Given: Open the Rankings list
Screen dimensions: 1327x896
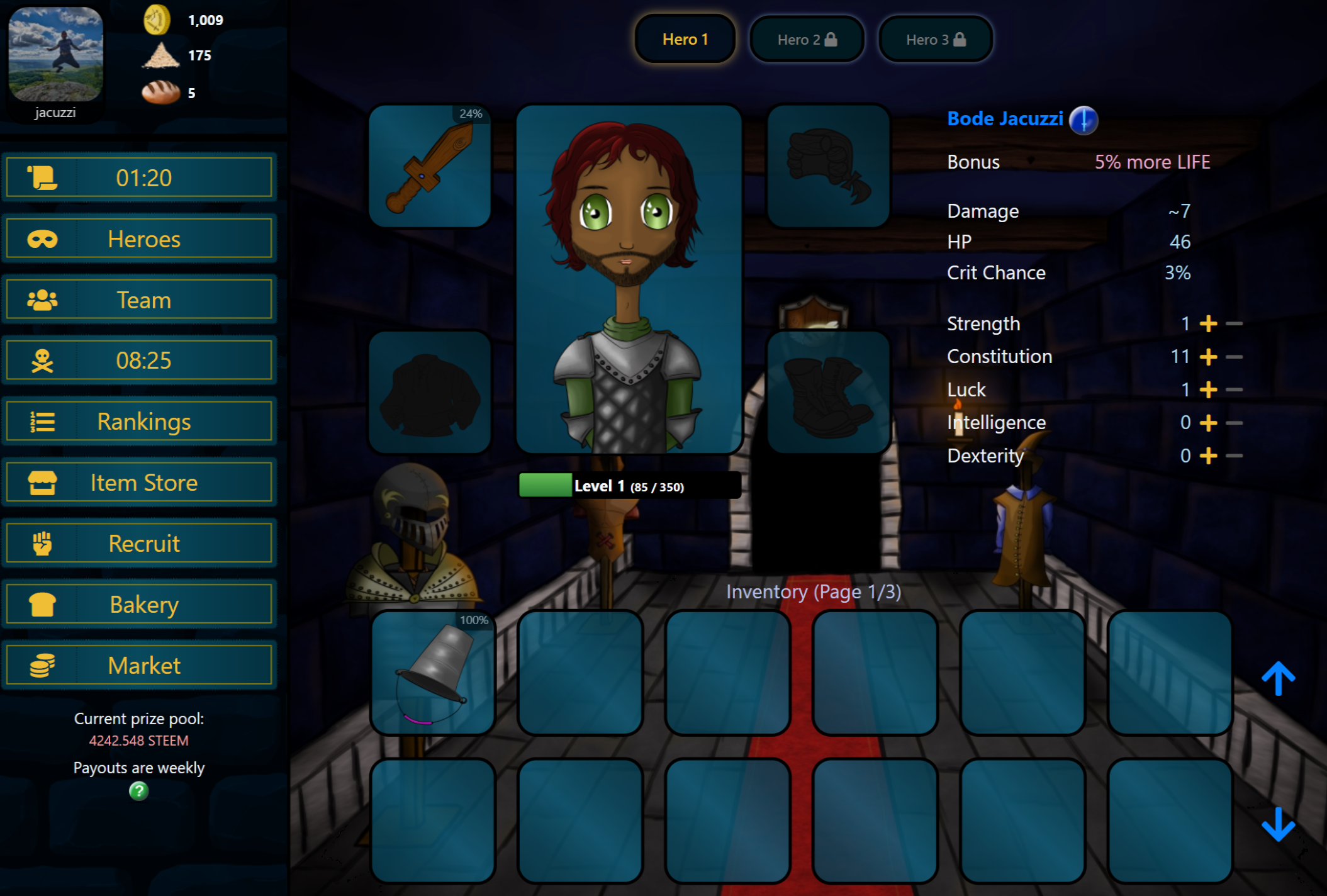Looking at the screenshot, I should coord(139,422).
